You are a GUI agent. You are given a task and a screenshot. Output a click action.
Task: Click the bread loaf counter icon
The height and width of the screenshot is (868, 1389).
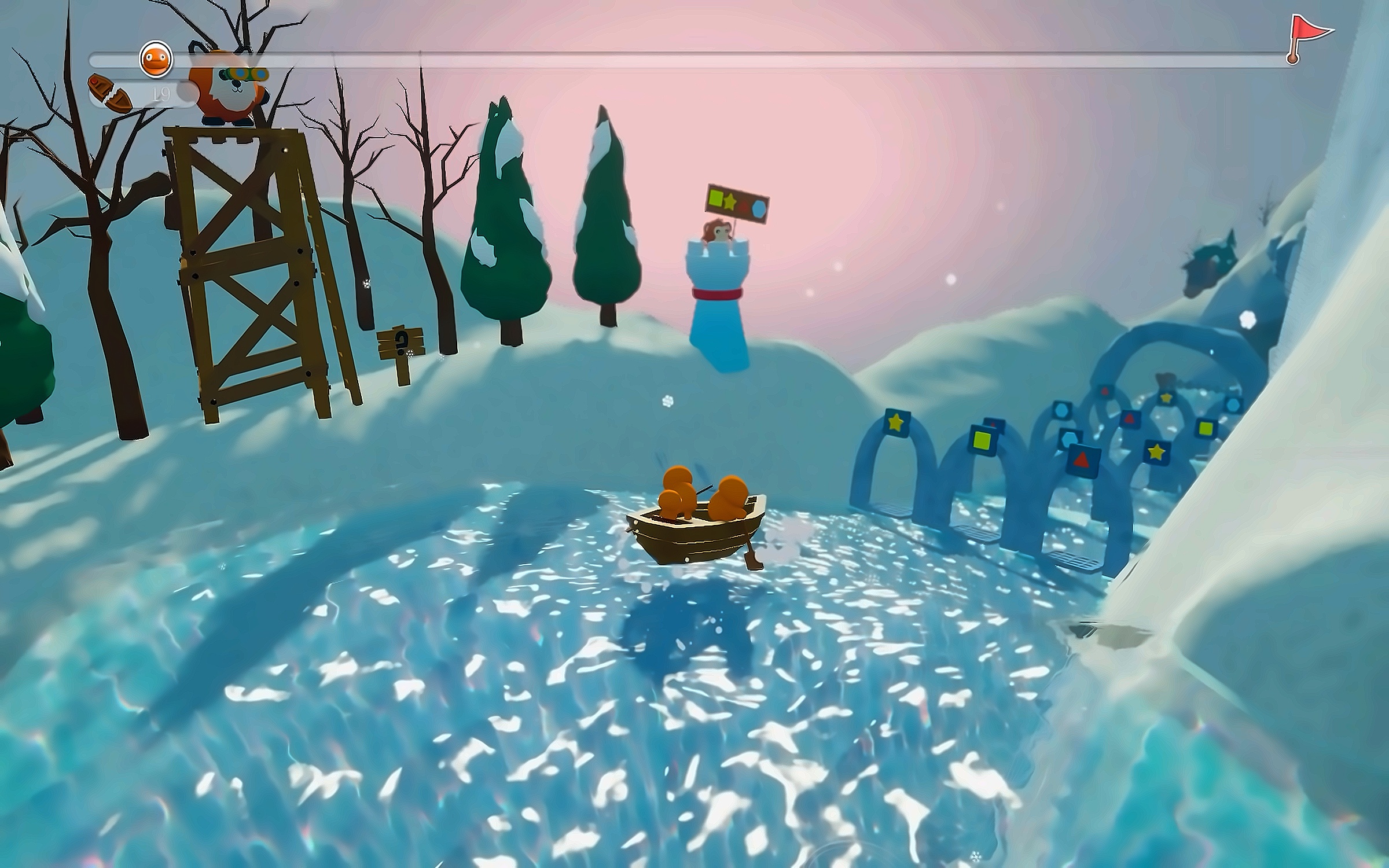point(110,93)
